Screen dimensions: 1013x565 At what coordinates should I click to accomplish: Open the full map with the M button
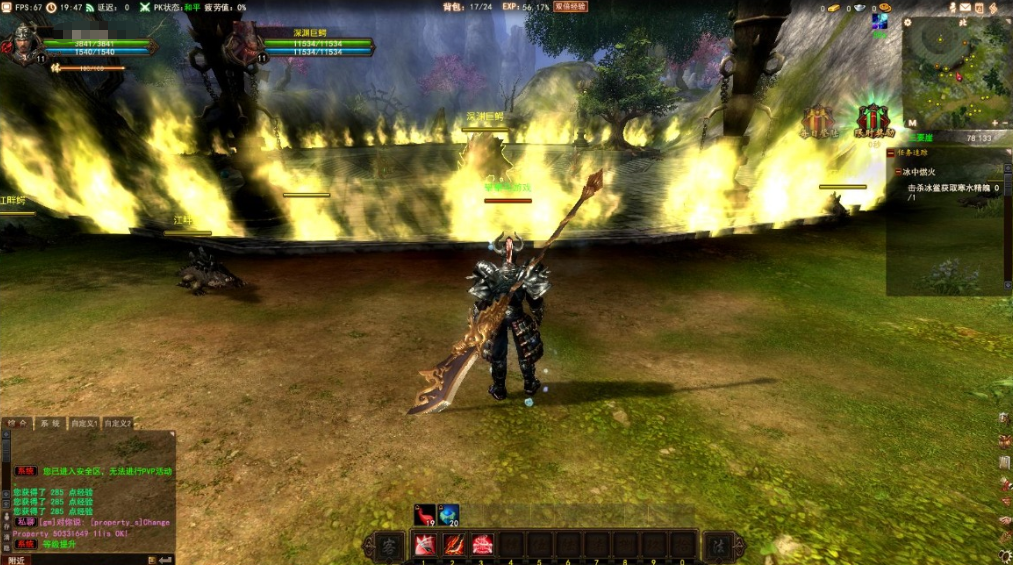911,123
